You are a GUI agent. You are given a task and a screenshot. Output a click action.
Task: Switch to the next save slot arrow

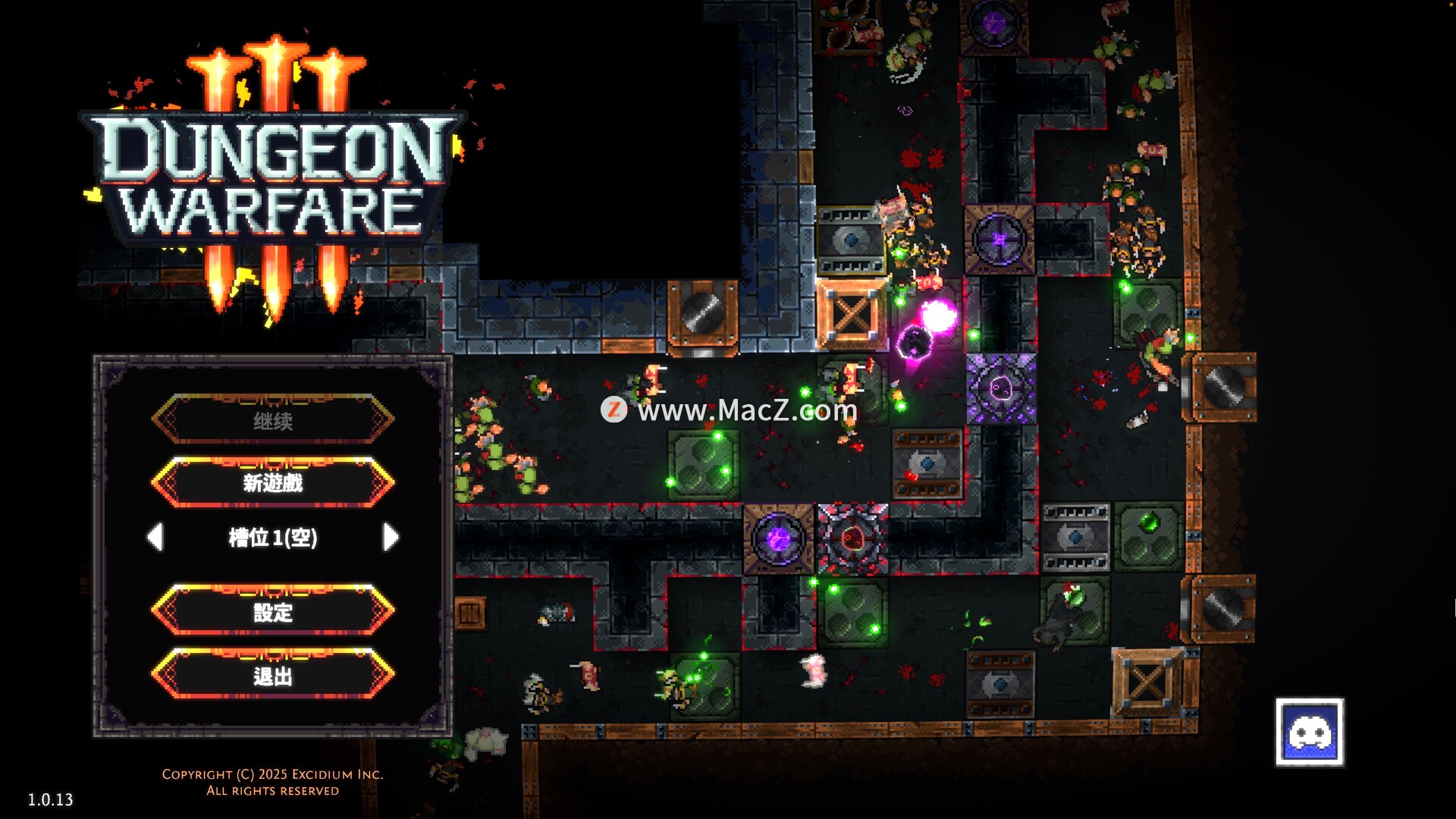tap(391, 537)
